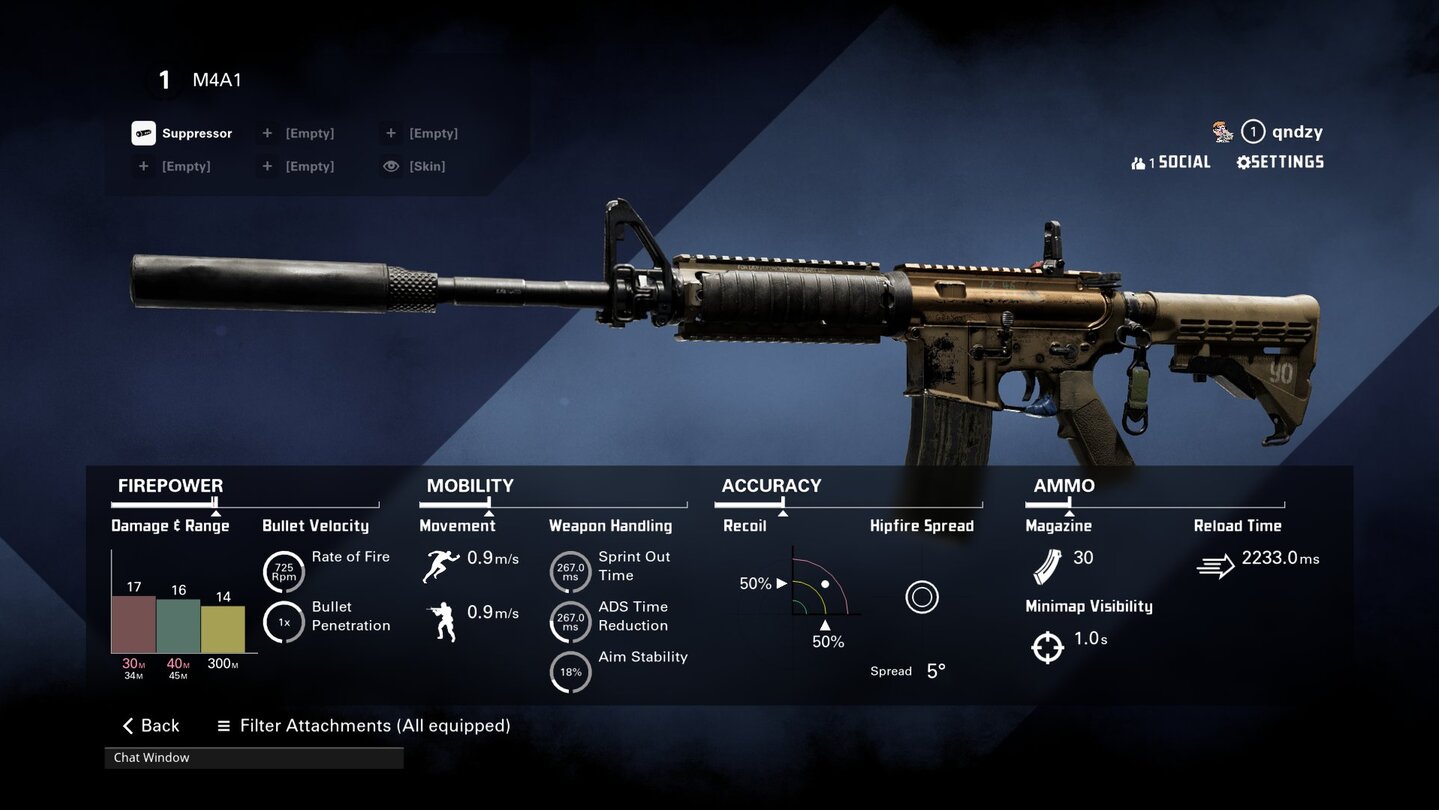Open the Settings menu

1280,162
